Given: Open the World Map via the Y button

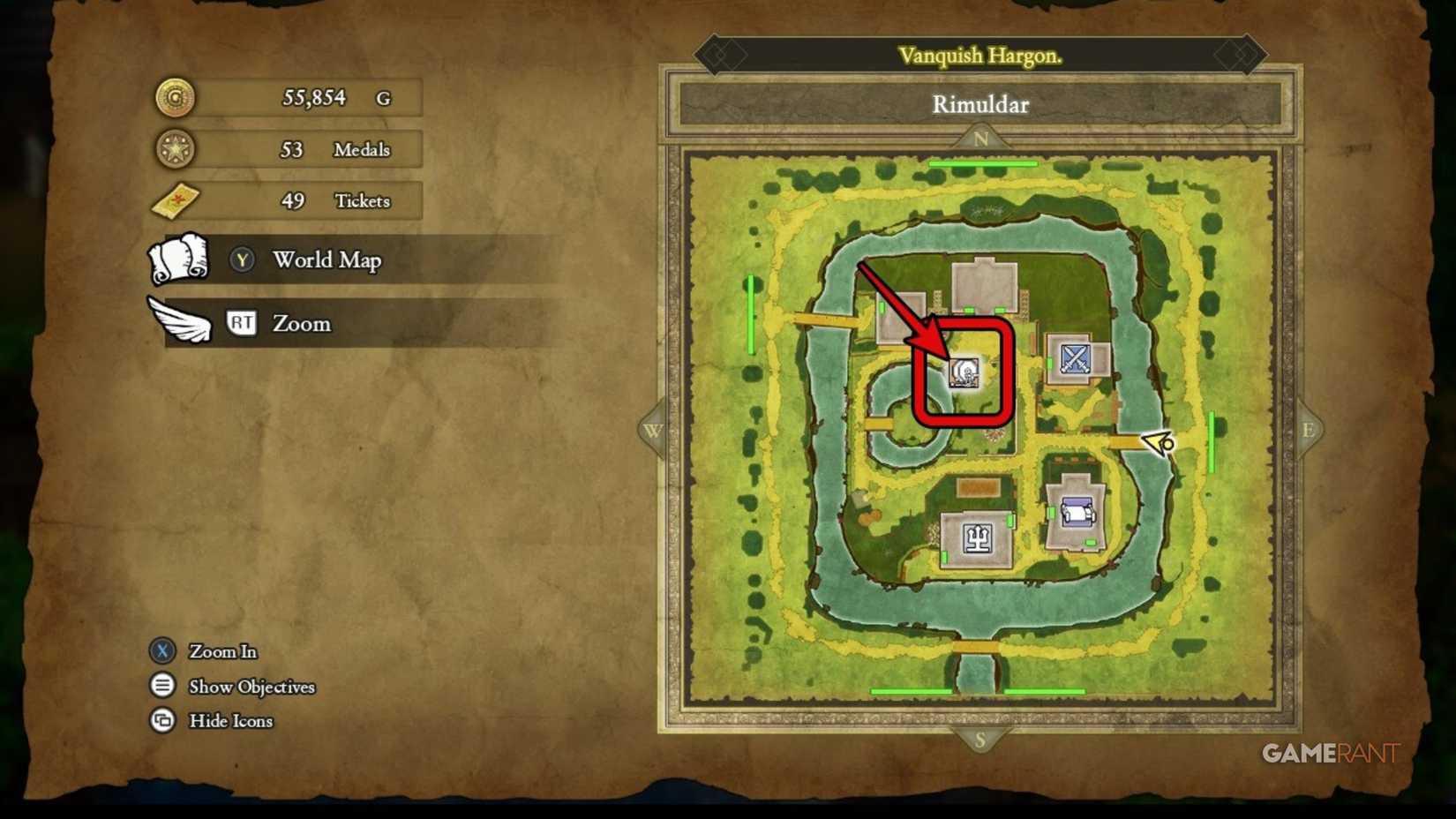Looking at the screenshot, I should (x=241, y=259).
